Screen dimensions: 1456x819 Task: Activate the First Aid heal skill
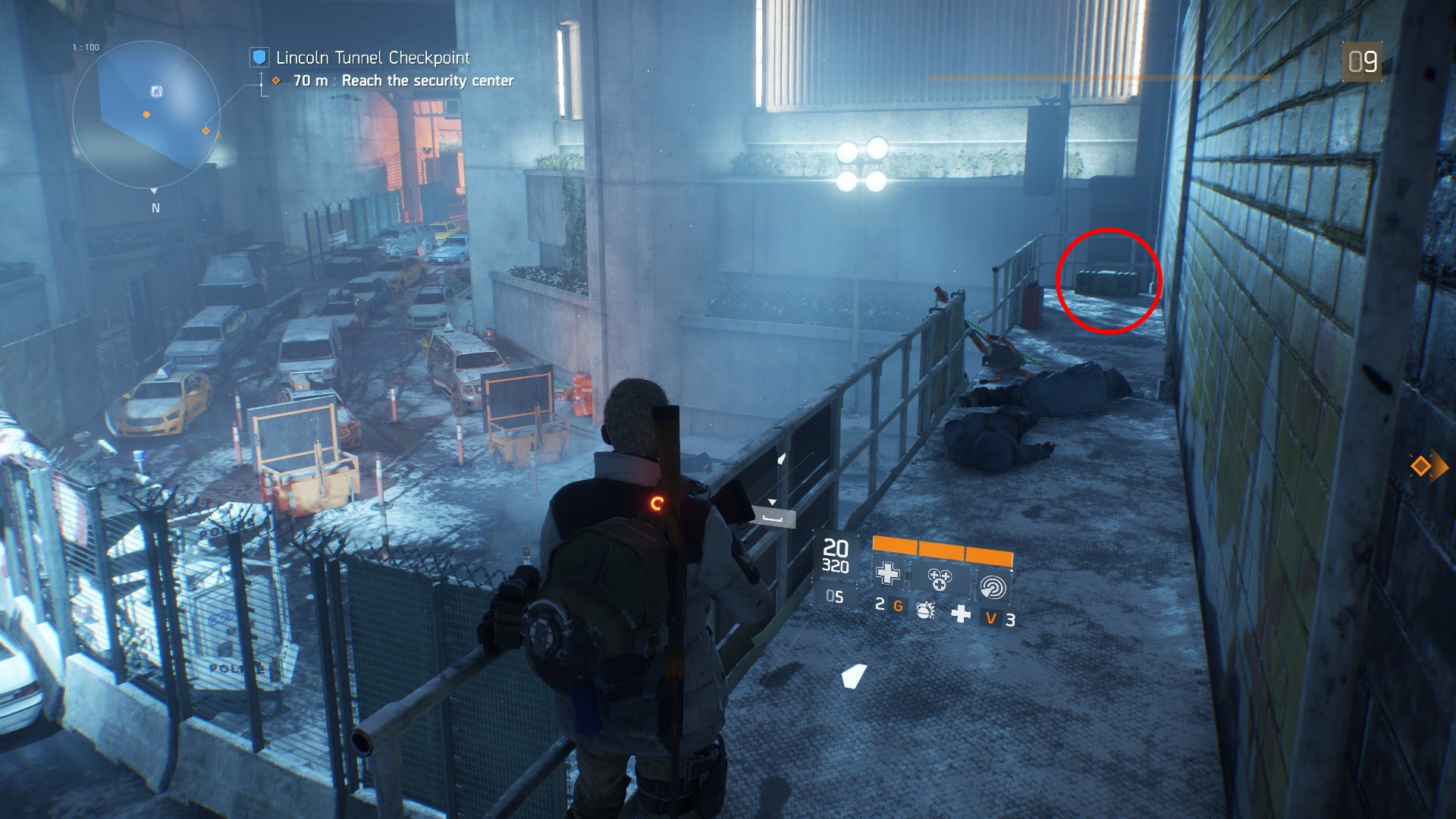point(888,574)
